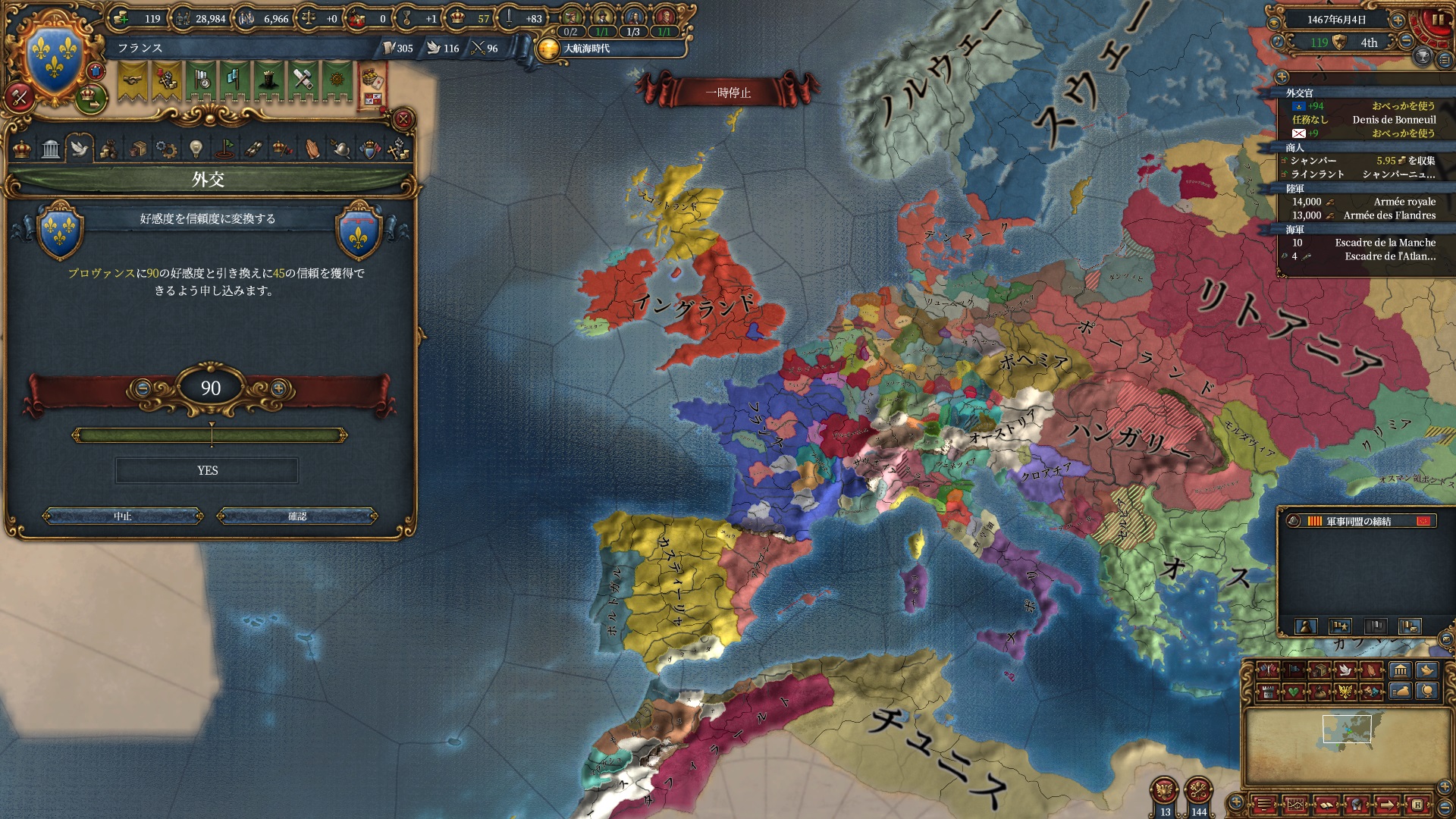Cancel the offer with 中止 button
The image size is (1456, 819).
[x=123, y=516]
